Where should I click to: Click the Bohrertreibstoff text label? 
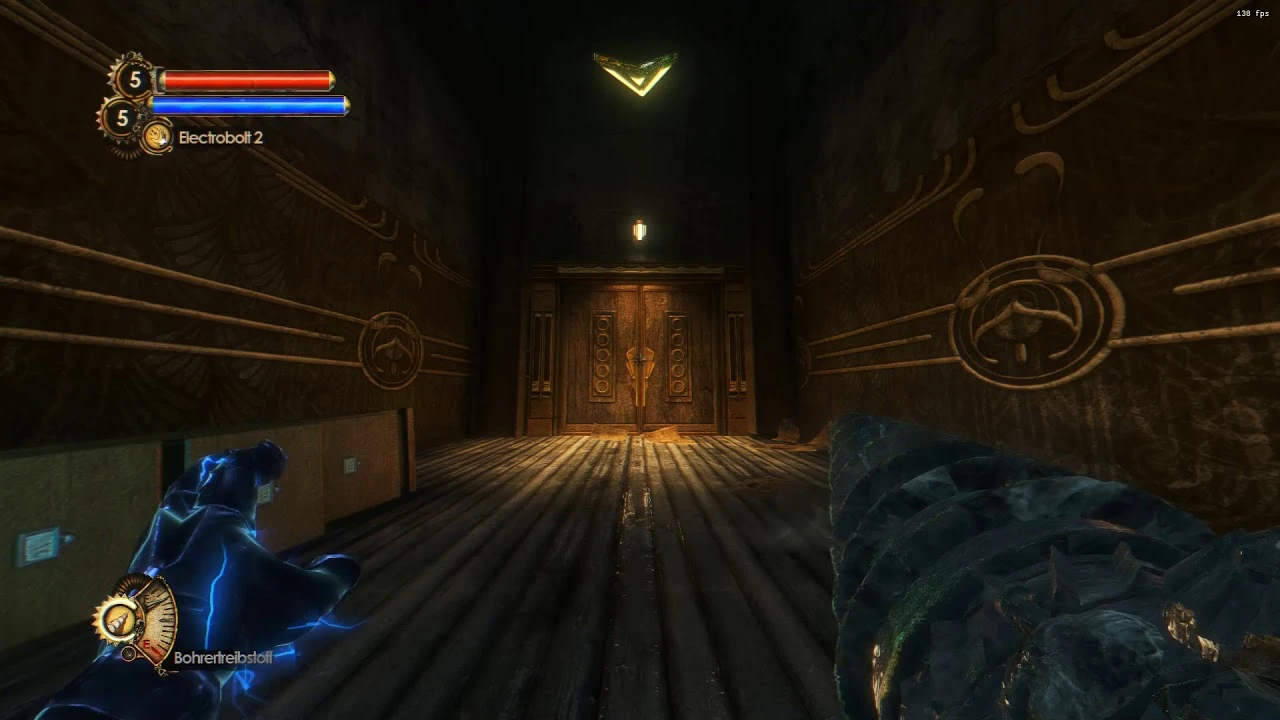[x=223, y=657]
